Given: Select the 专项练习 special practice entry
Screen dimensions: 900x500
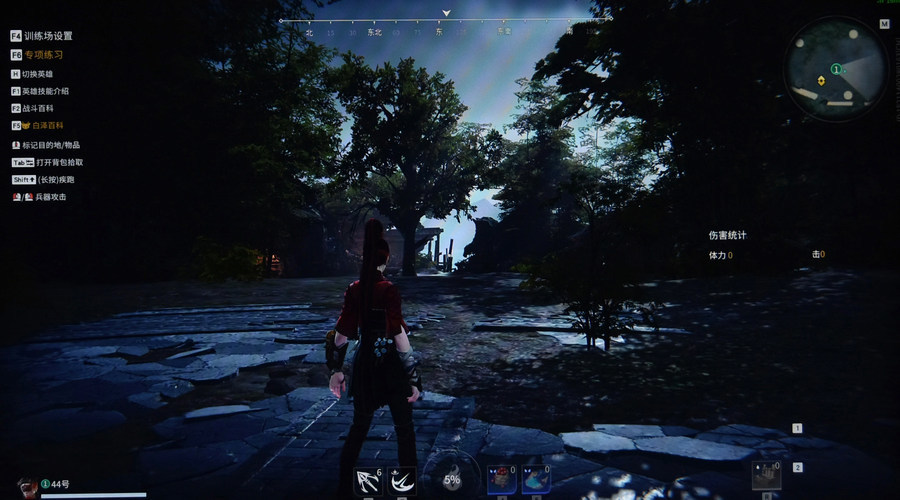Looking at the screenshot, I should (42, 55).
